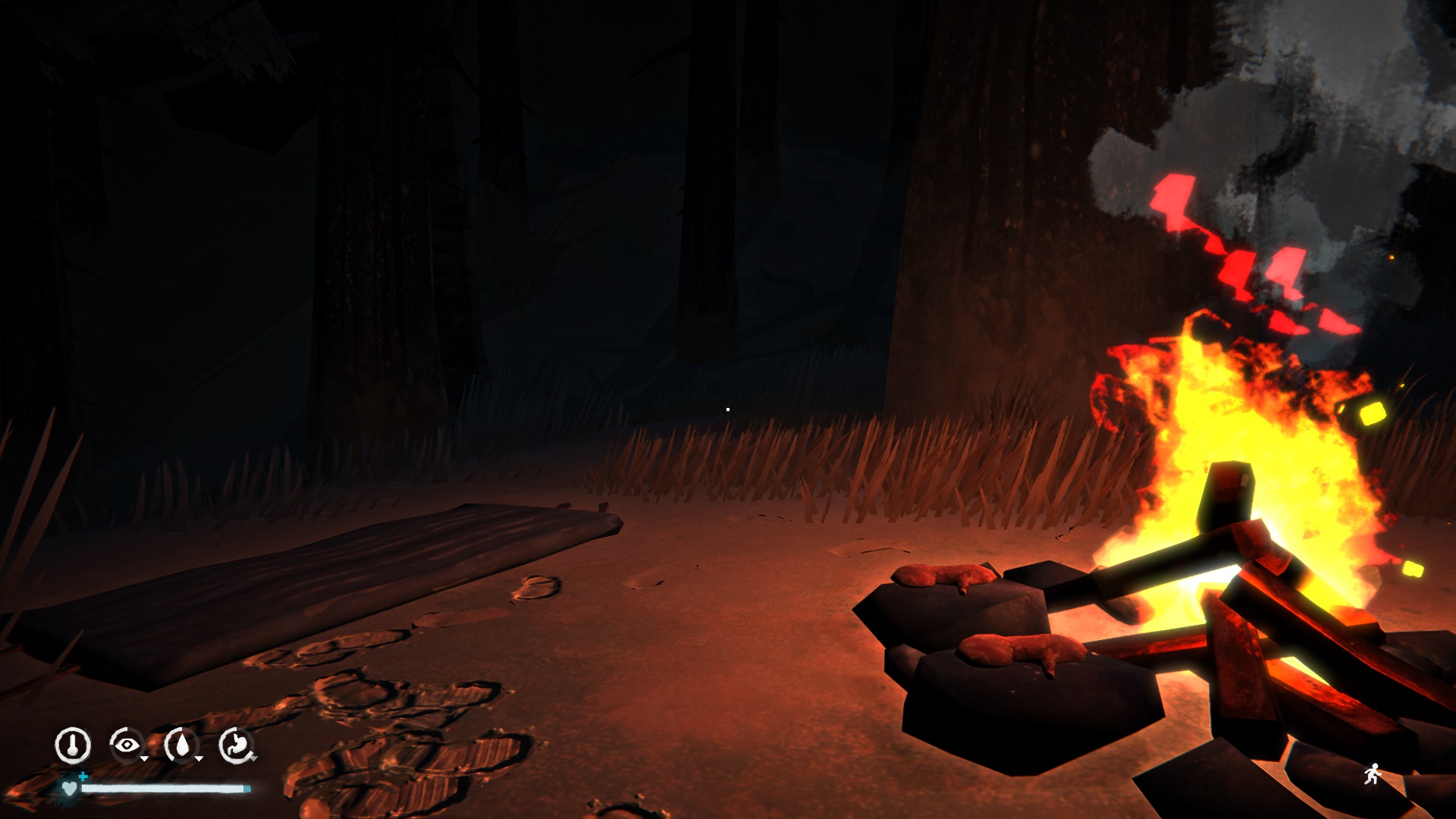The image size is (1456, 819).
Task: Click the heart condition icon
Action: coord(70,789)
